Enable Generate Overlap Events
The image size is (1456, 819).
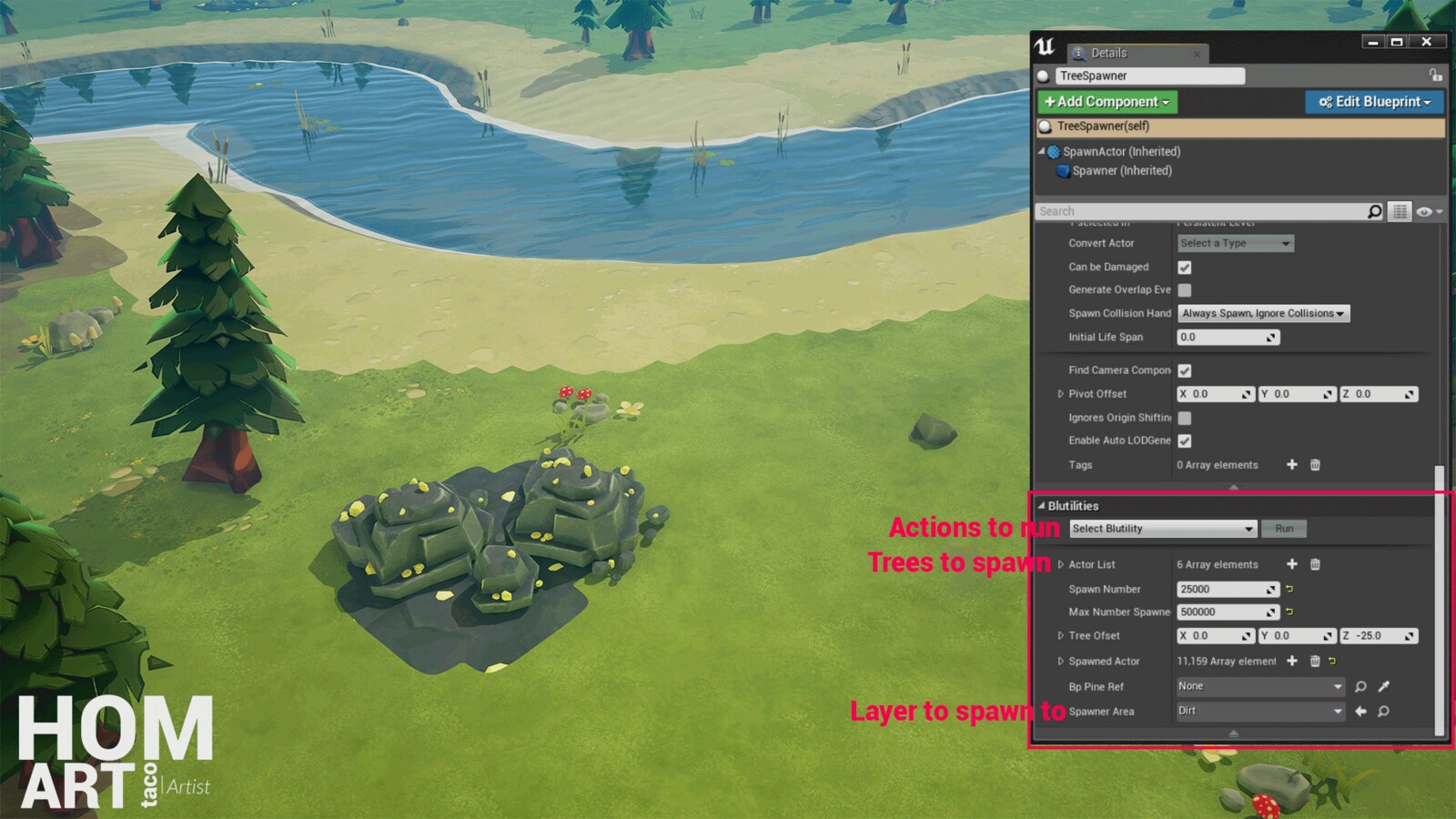(1185, 289)
